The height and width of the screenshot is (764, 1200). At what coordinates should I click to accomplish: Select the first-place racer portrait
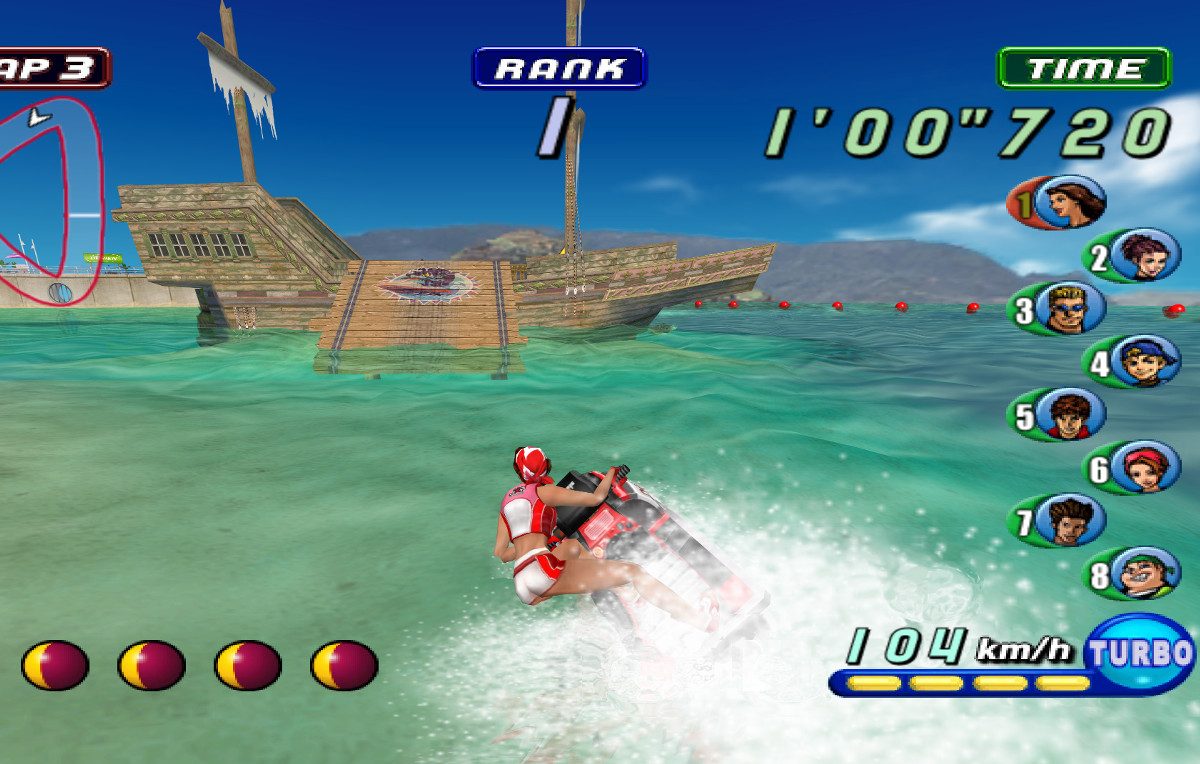pos(1071,203)
